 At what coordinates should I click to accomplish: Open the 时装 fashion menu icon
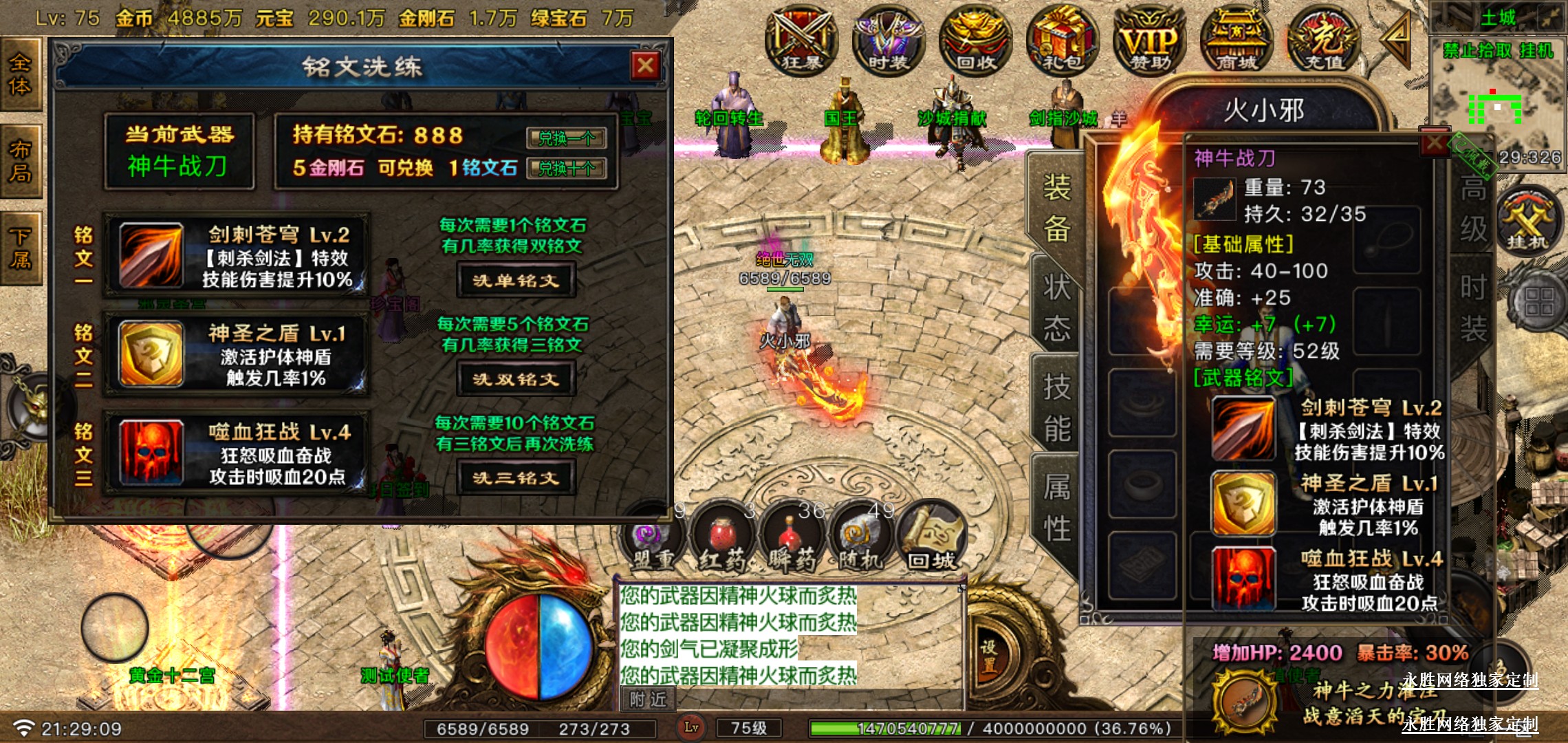tap(888, 40)
